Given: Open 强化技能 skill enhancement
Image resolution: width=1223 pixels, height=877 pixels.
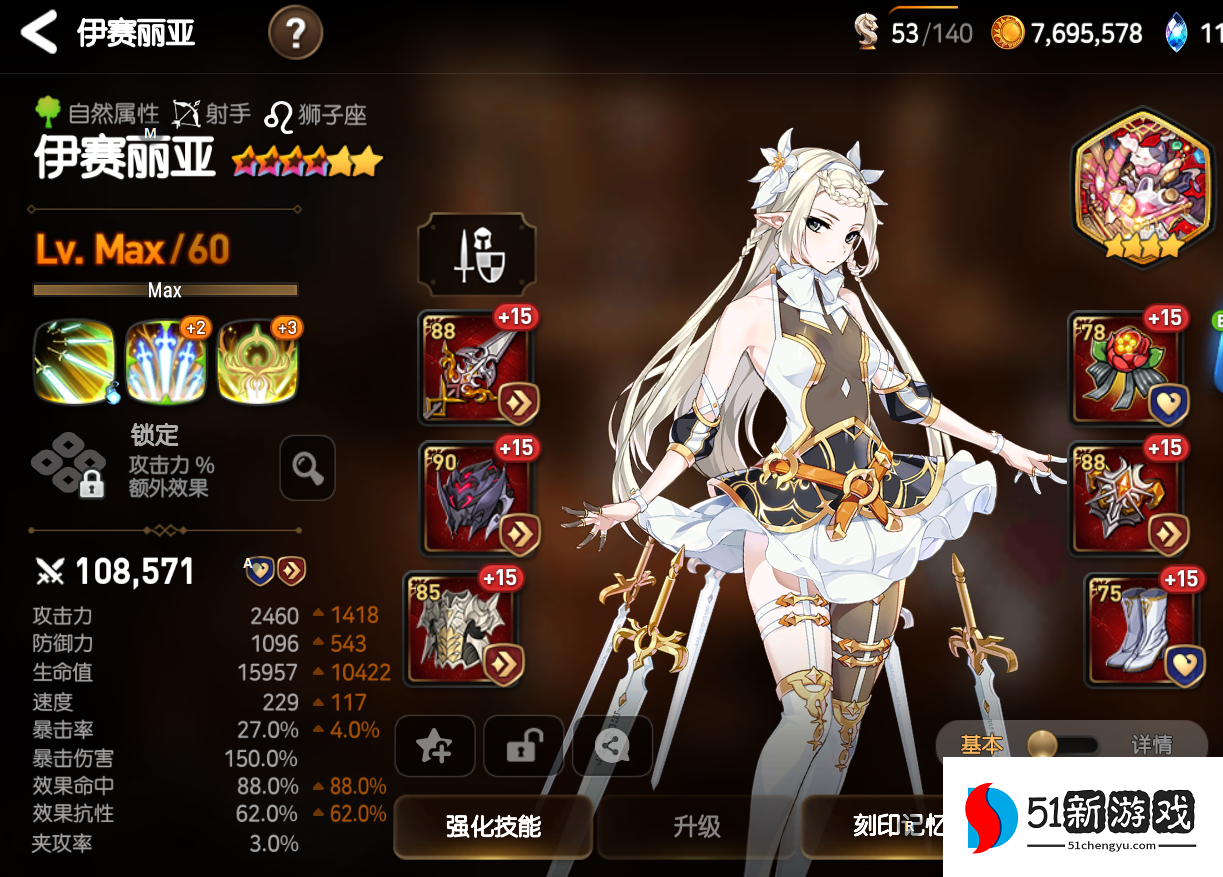Looking at the screenshot, I should (x=493, y=826).
